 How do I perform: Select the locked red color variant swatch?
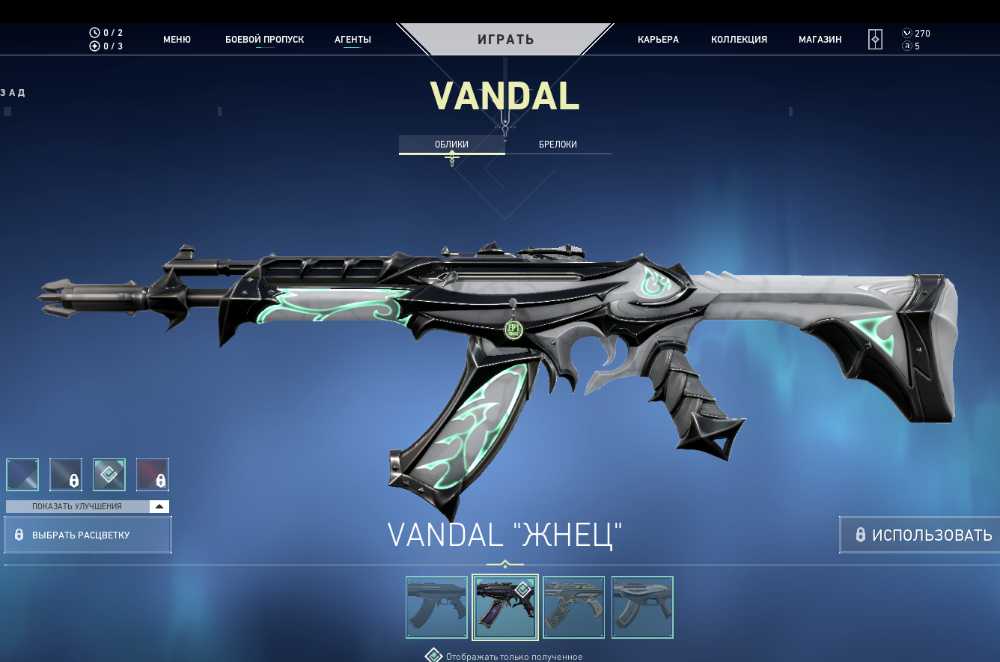point(152,474)
